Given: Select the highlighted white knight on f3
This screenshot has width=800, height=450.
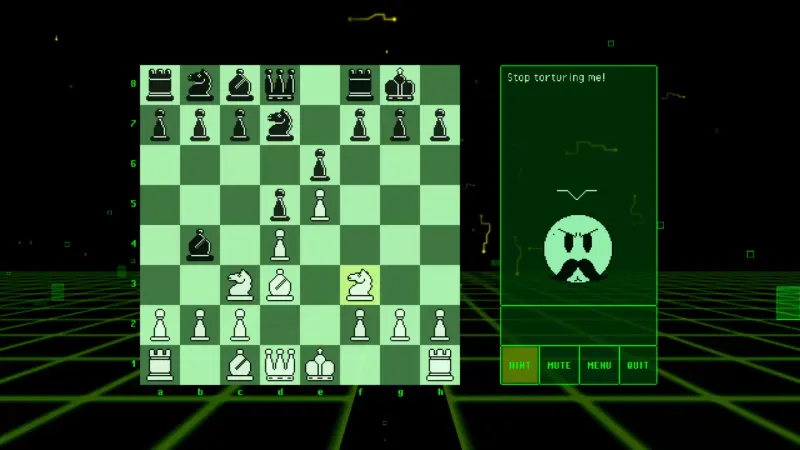Looking at the screenshot, I should point(360,285).
